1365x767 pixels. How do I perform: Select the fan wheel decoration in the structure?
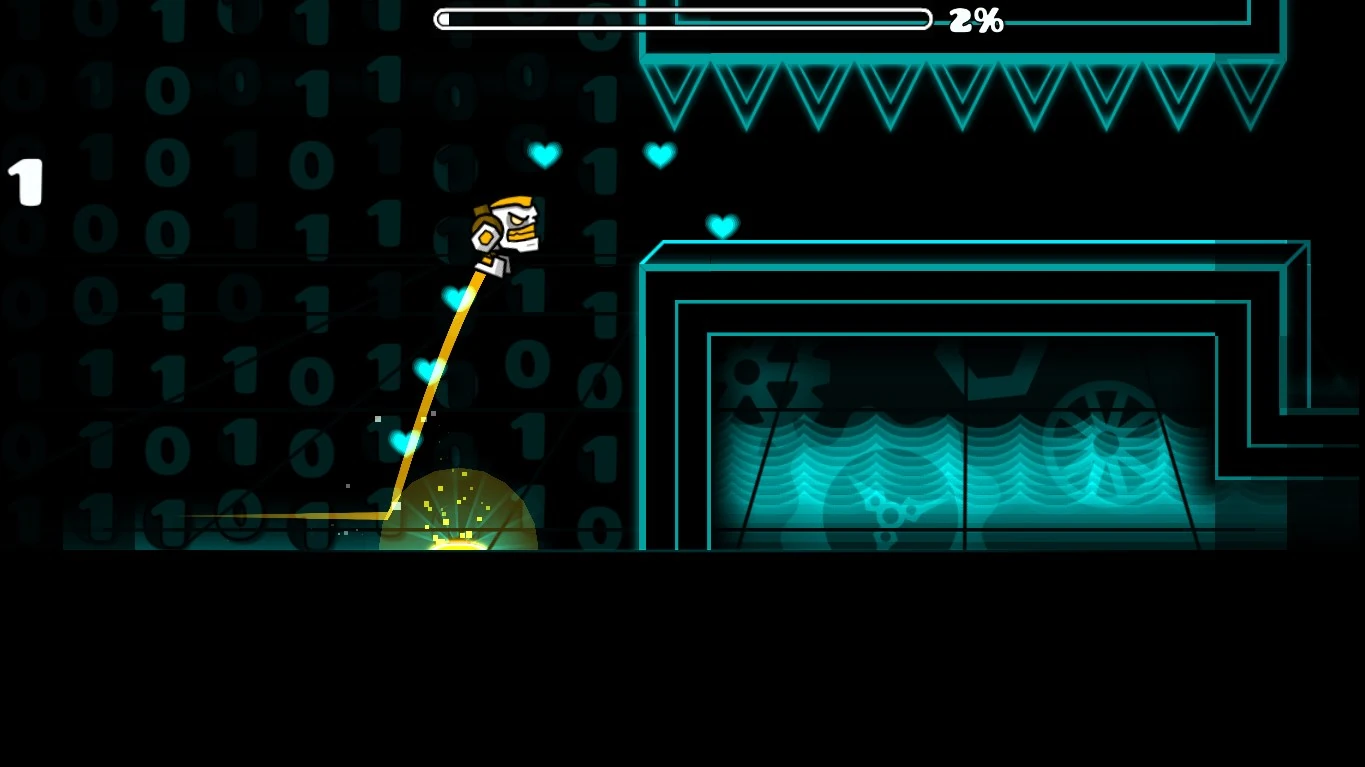click(x=1105, y=435)
